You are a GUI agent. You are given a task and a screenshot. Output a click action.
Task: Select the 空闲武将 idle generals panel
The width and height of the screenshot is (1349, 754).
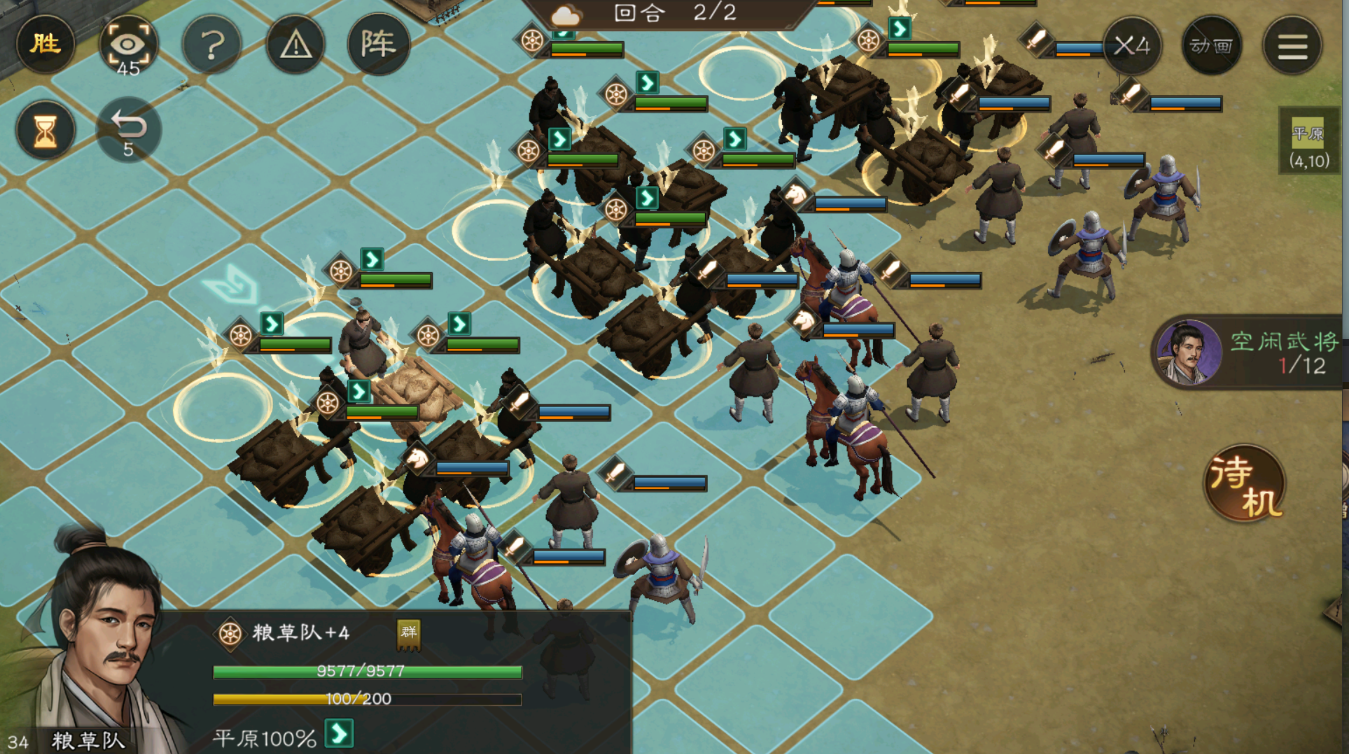(1250, 353)
